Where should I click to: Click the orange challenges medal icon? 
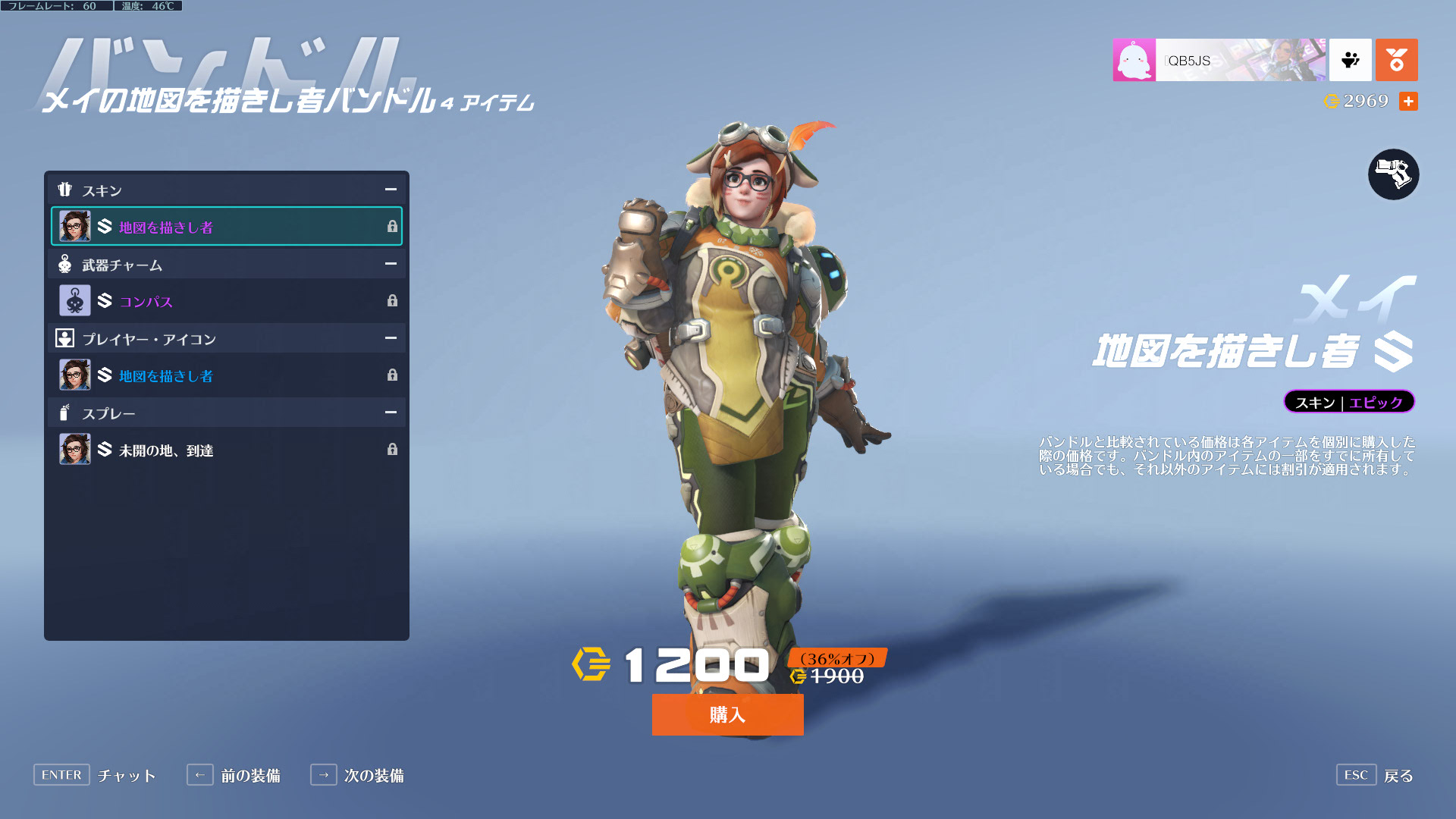pos(1396,60)
